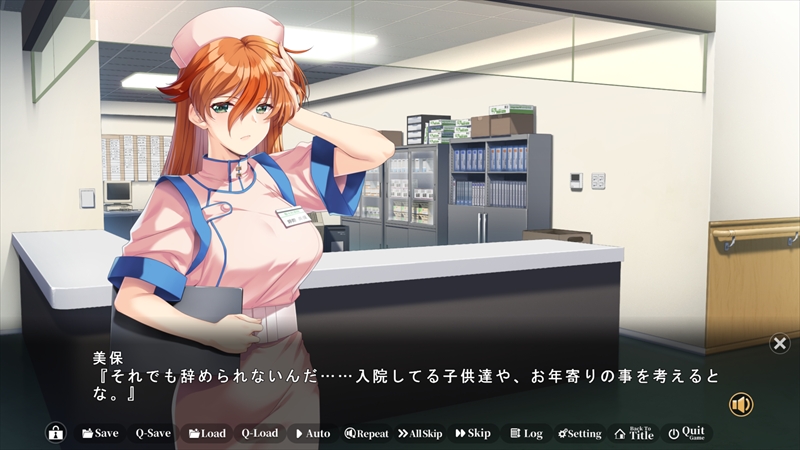The height and width of the screenshot is (450, 800).
Task: Quit the game
Action: tap(687, 433)
